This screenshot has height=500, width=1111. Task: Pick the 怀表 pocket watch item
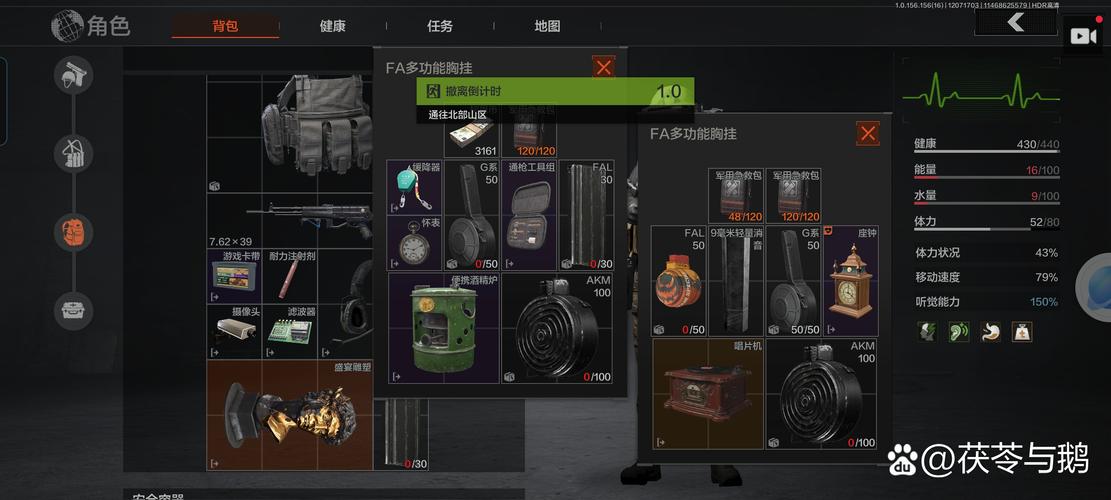coord(415,244)
